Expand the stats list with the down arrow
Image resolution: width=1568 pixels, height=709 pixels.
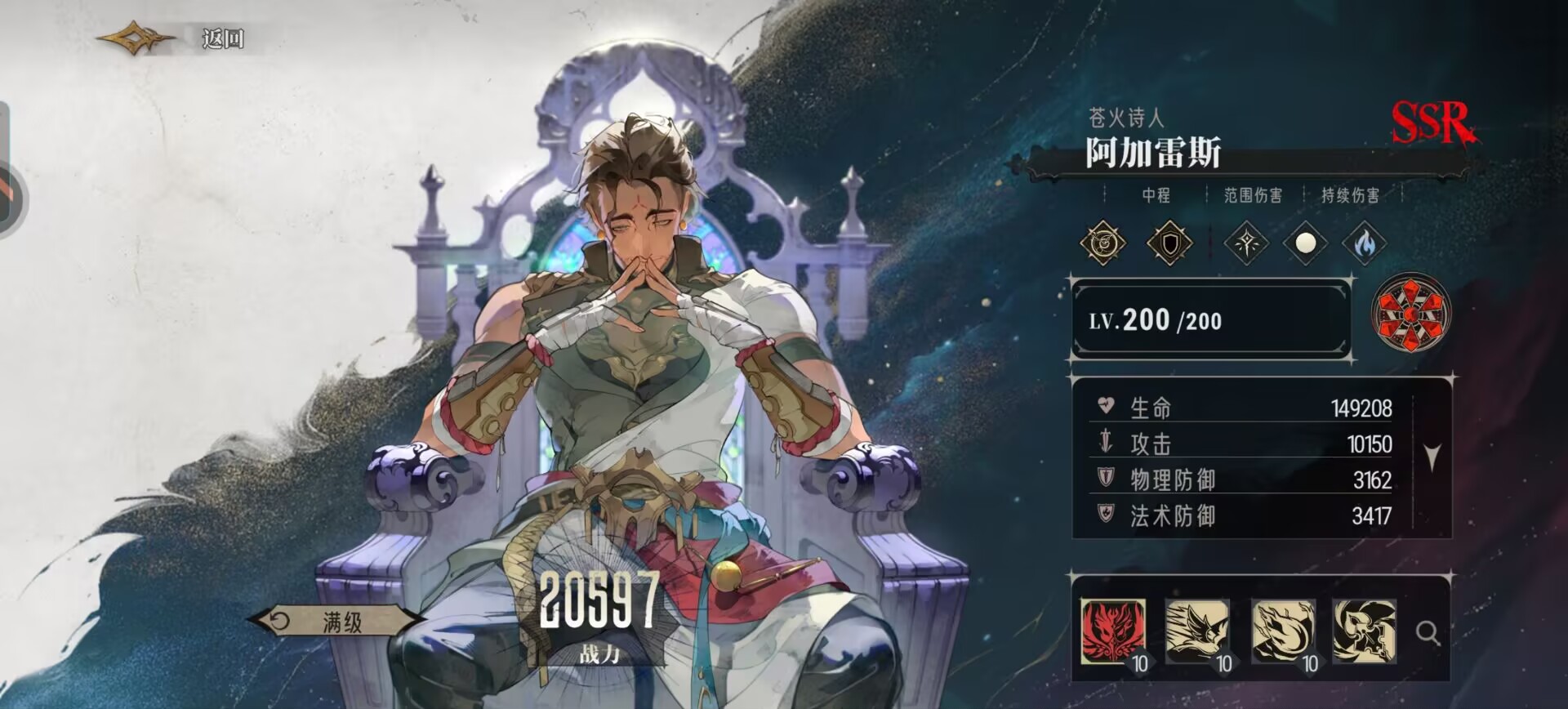1432,457
